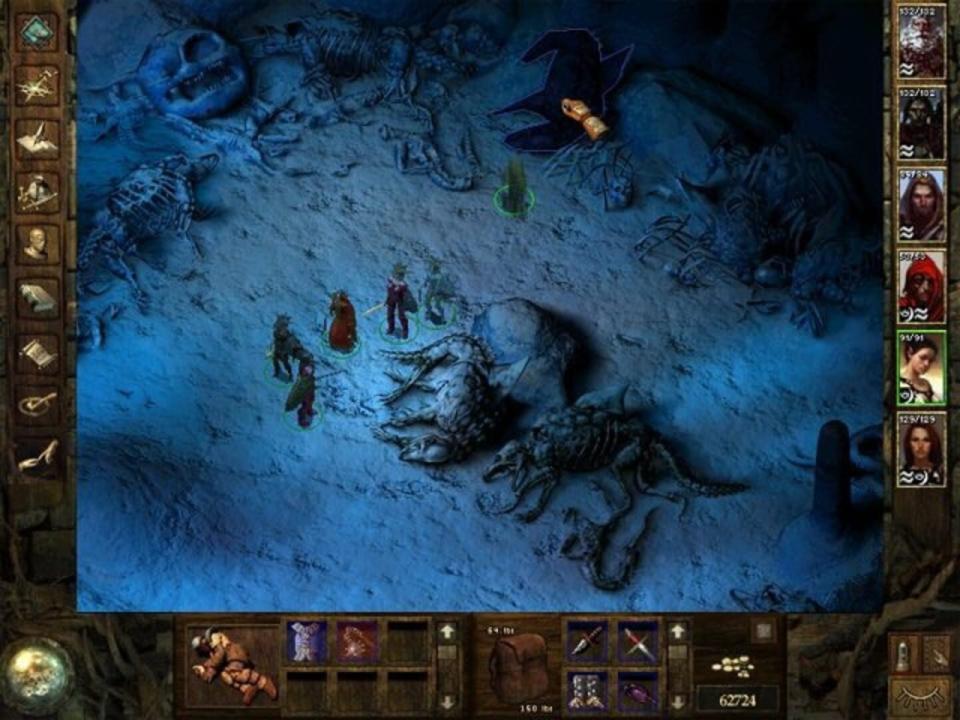
Task: Select the green-highlighted woman portrait
Action: point(921,367)
